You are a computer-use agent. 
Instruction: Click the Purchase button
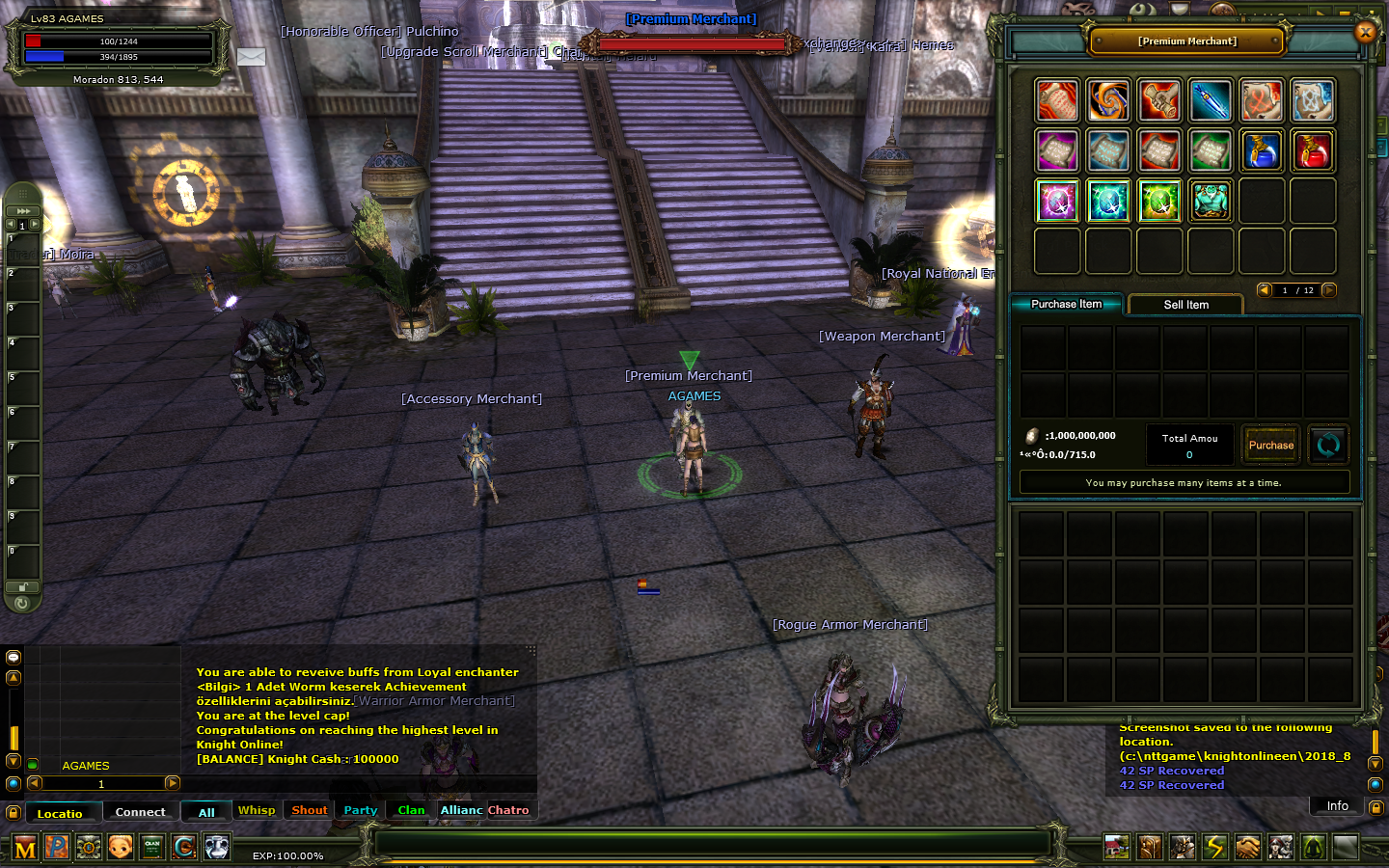click(x=1270, y=445)
